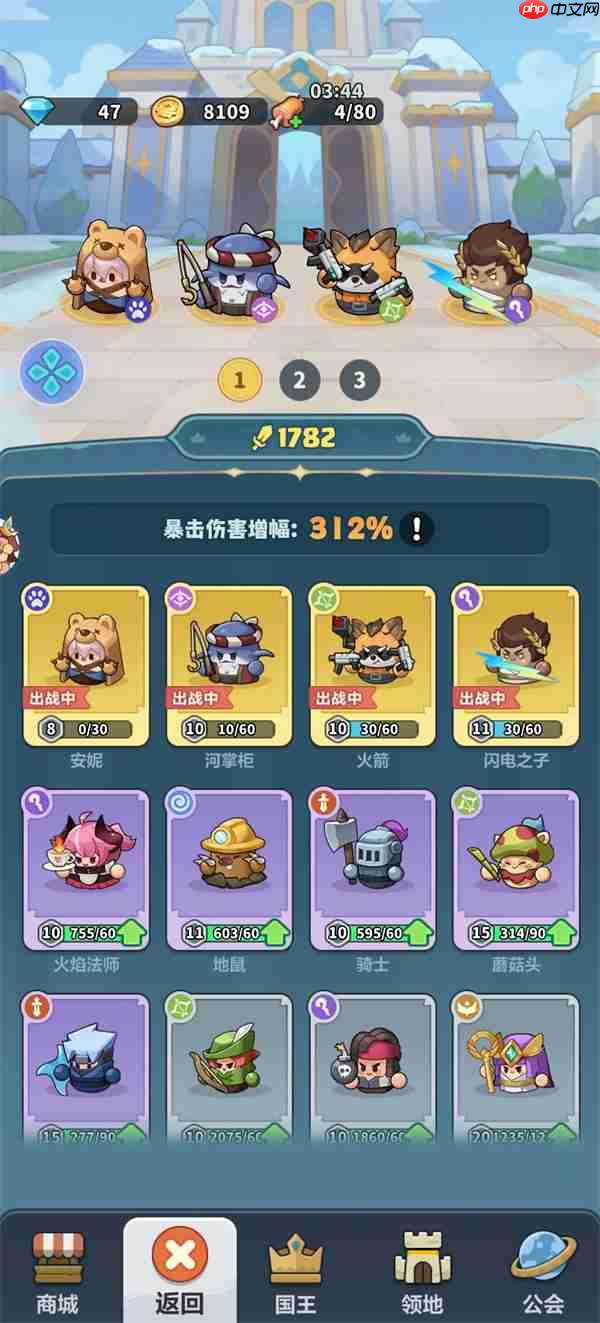Open the 领地 territory tab
Screen dimensions: 600x1323
[x=421, y=1270]
